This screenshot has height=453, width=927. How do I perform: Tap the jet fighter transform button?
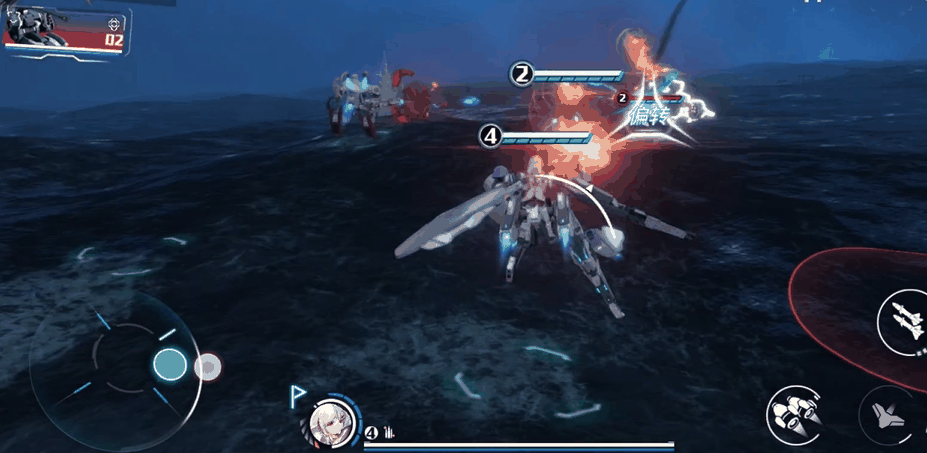(886, 416)
